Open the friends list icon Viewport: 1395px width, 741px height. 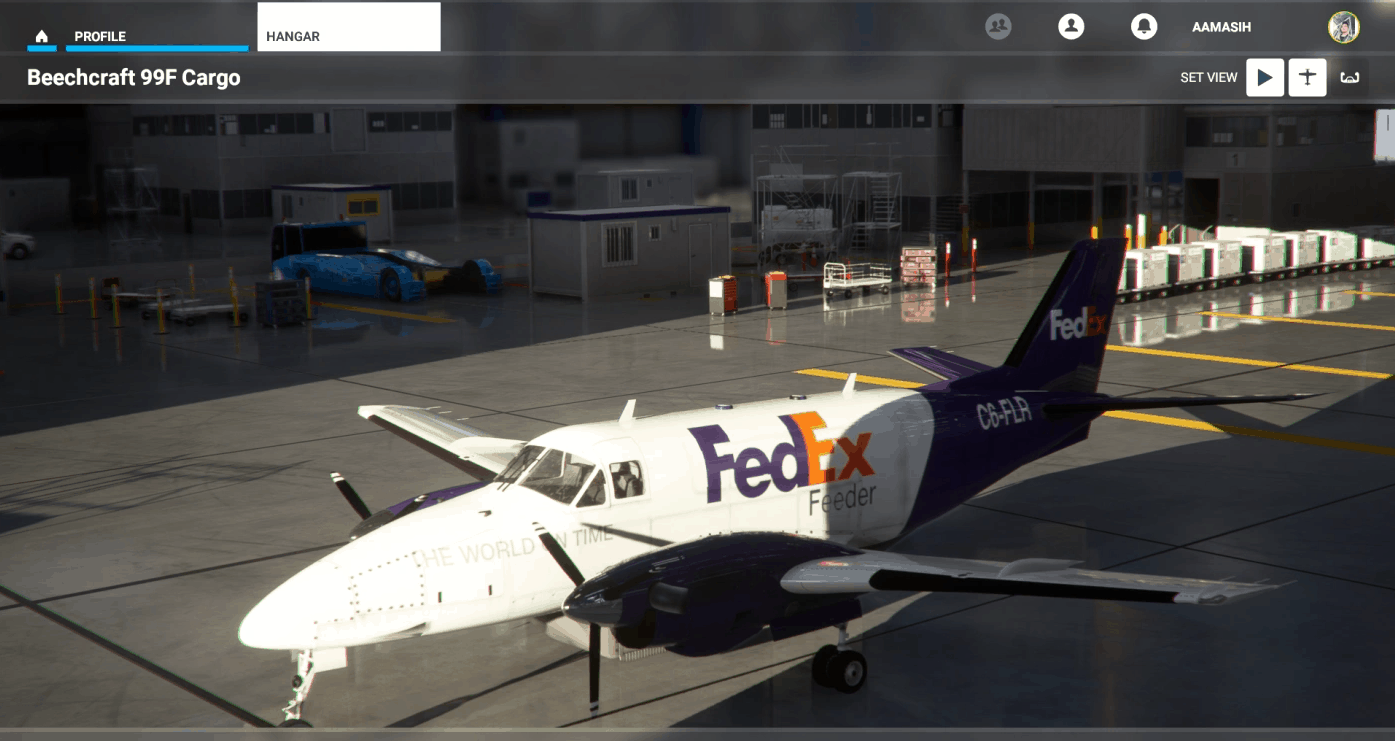[x=998, y=27]
